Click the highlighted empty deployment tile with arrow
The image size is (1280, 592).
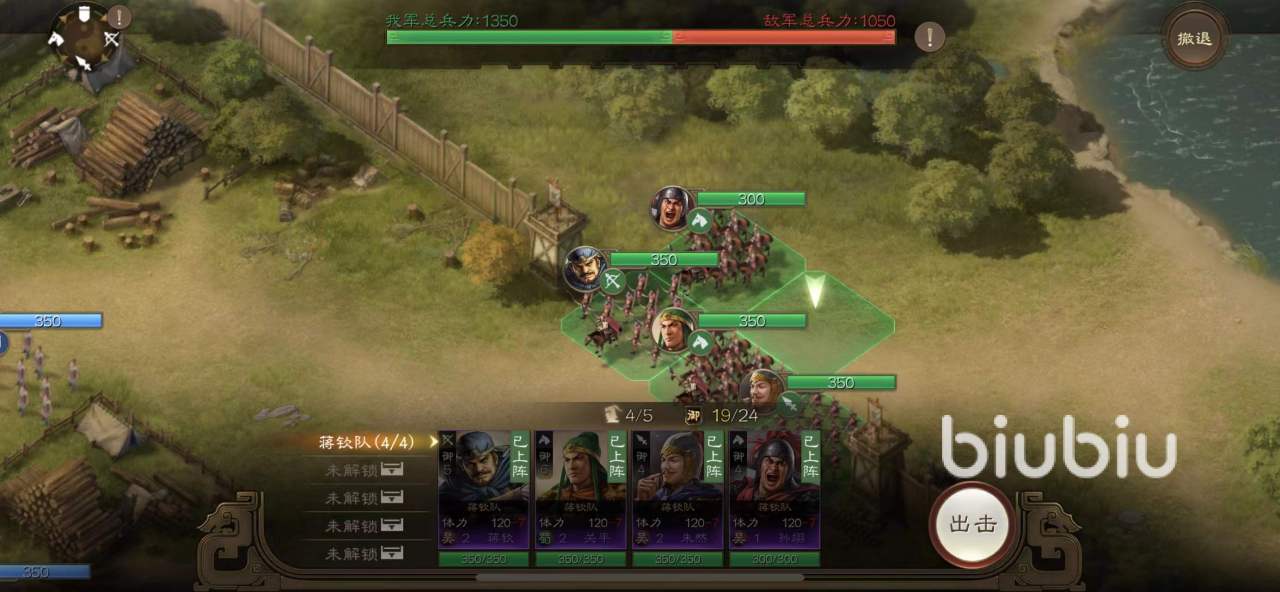816,298
